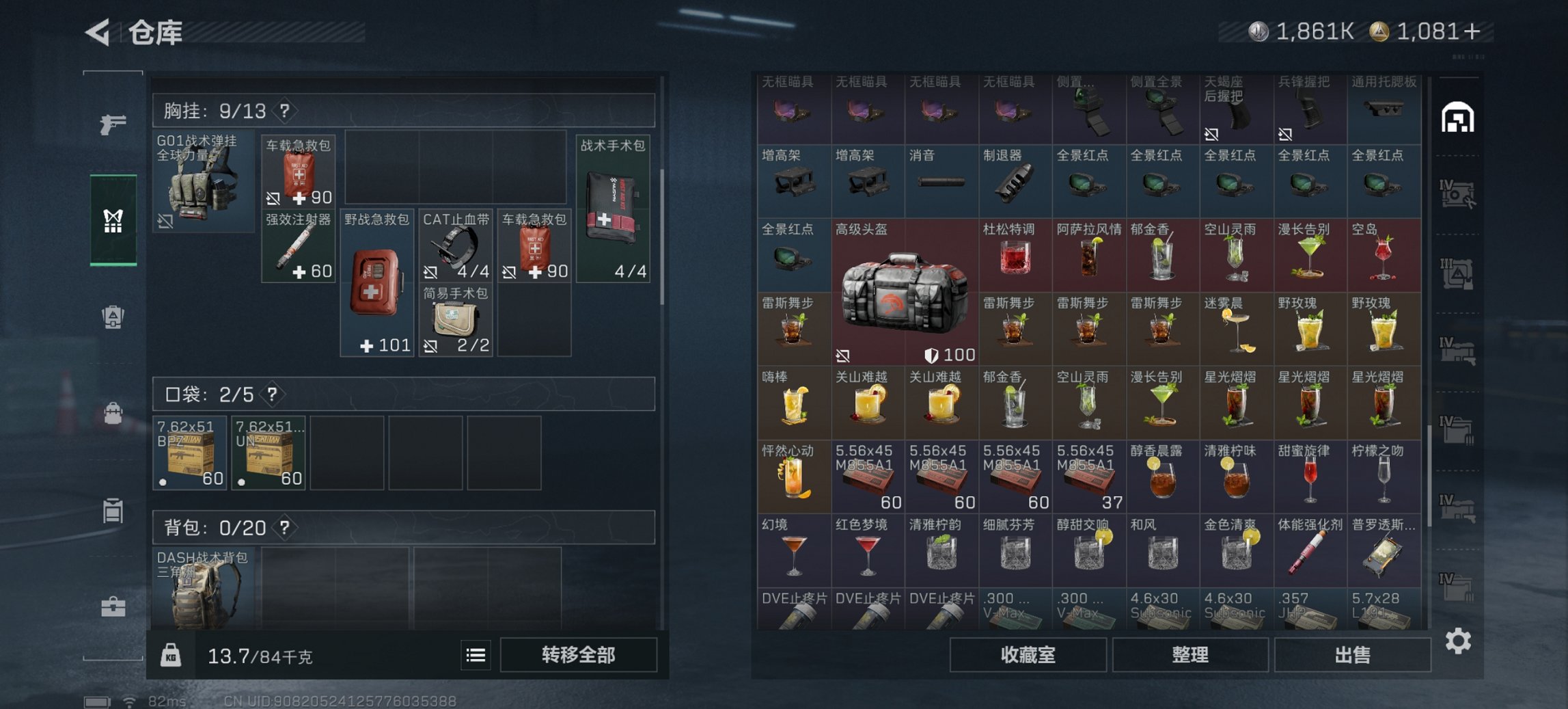Click the list view icon beside the weight display

pos(476,655)
